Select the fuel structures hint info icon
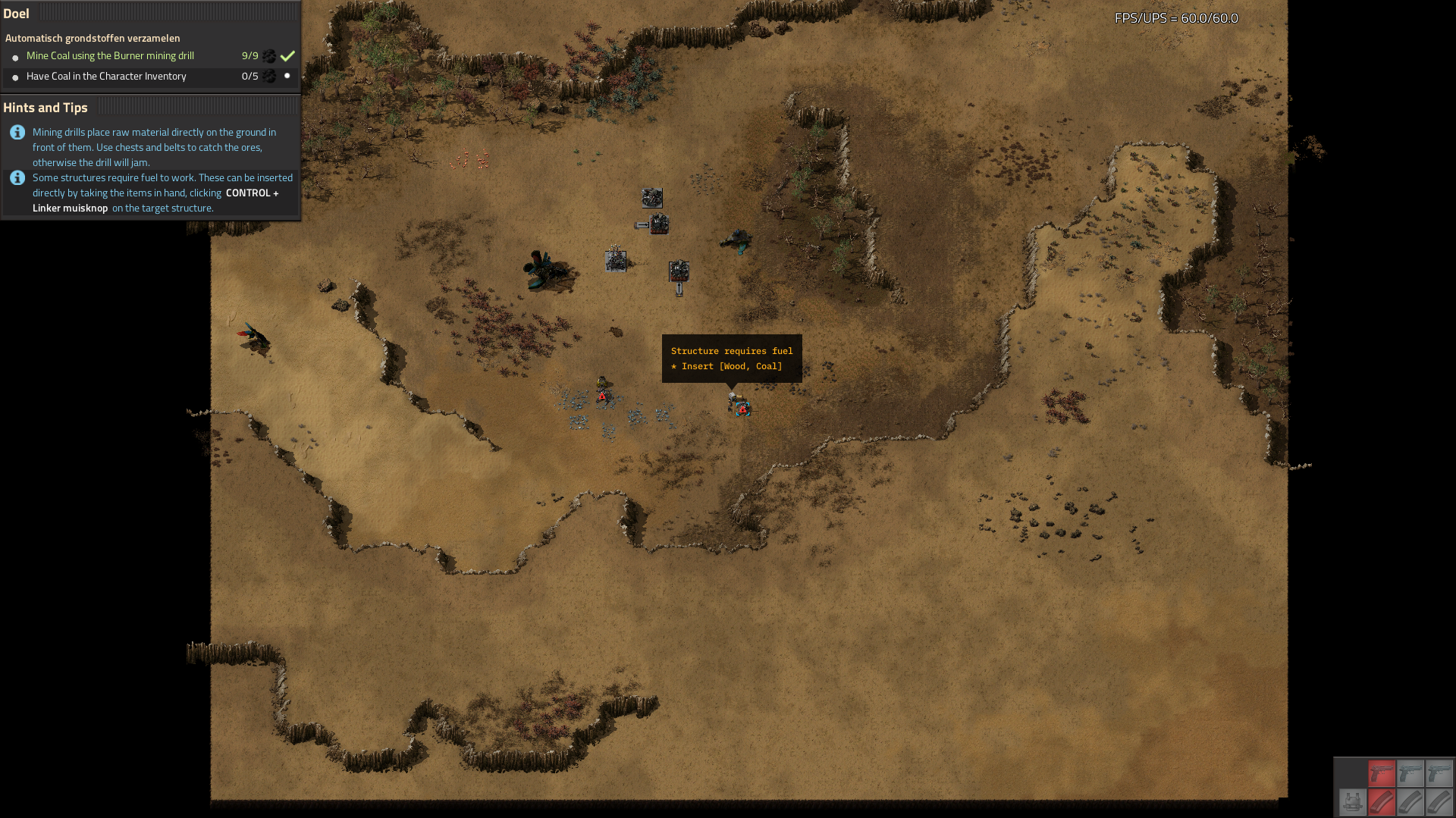Viewport: 1456px width, 818px height. point(17,178)
